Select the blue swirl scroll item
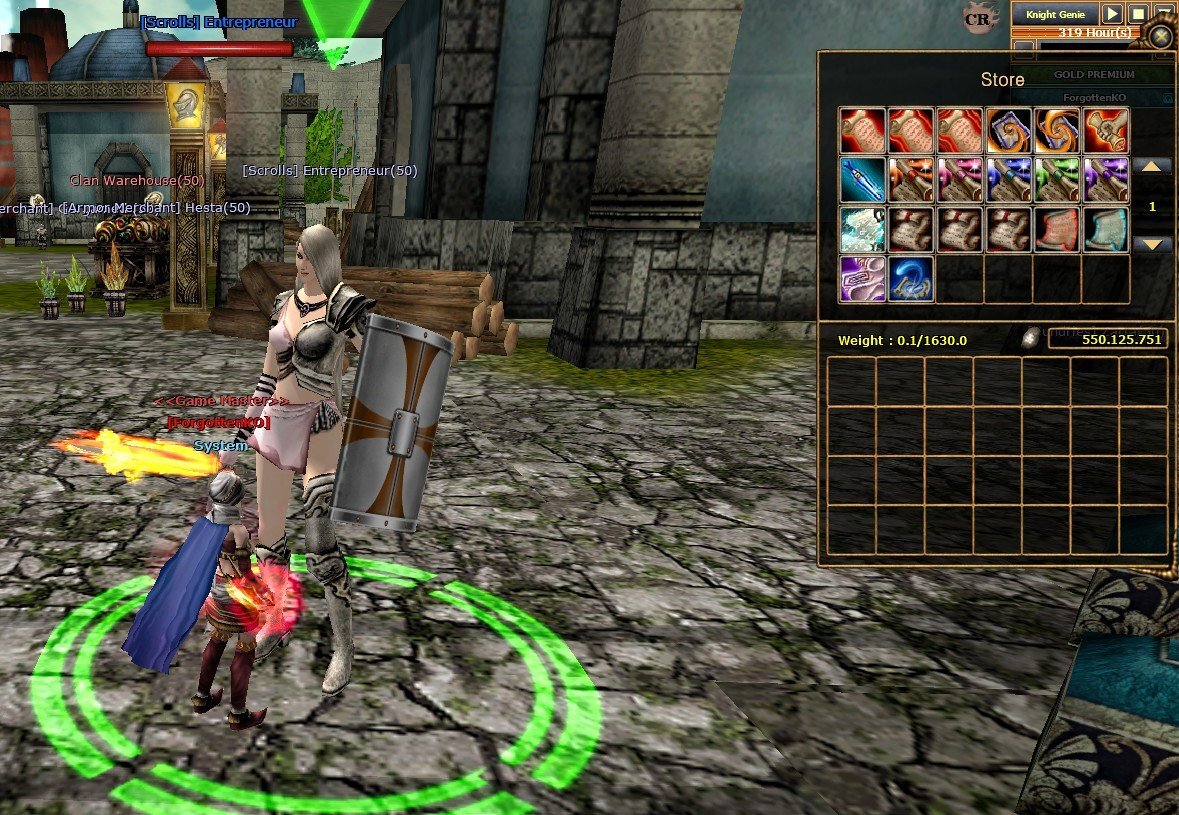The width and height of the screenshot is (1179, 815). (911, 279)
